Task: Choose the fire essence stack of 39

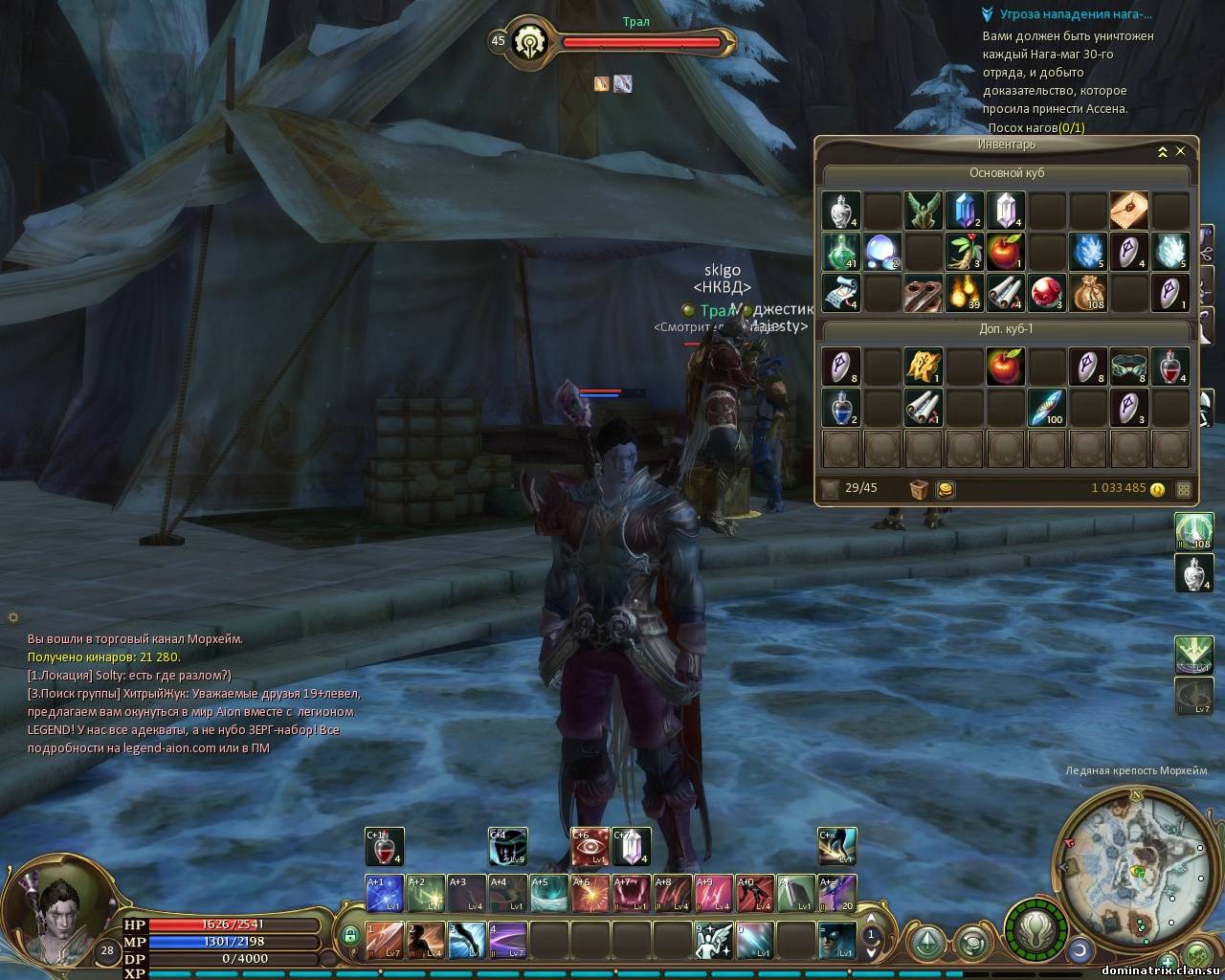Action: pos(964,293)
